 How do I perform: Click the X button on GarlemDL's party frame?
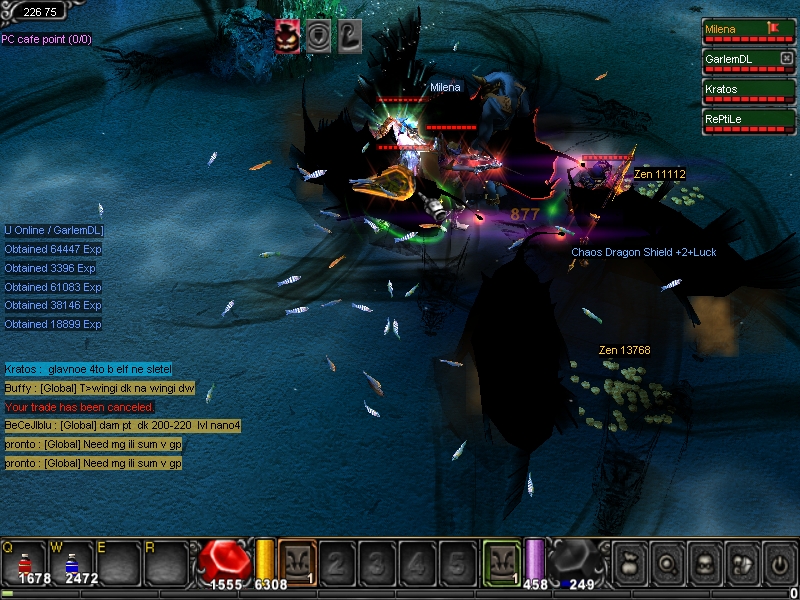[786, 59]
